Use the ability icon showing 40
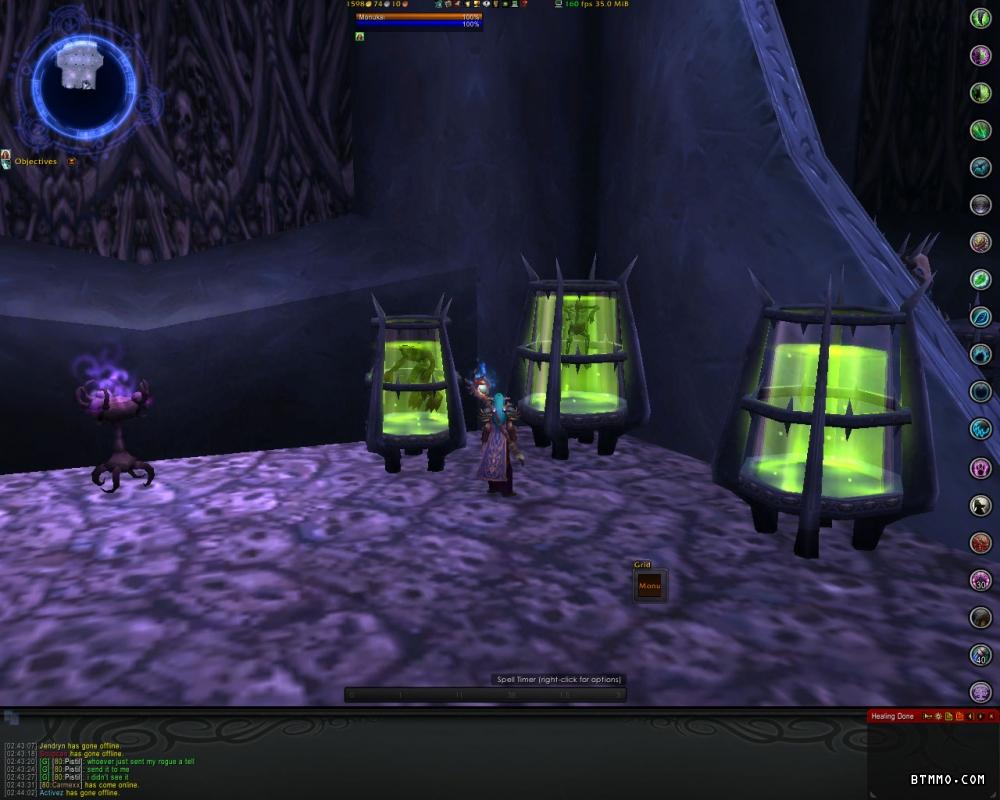The width and height of the screenshot is (1000, 800). click(x=981, y=655)
